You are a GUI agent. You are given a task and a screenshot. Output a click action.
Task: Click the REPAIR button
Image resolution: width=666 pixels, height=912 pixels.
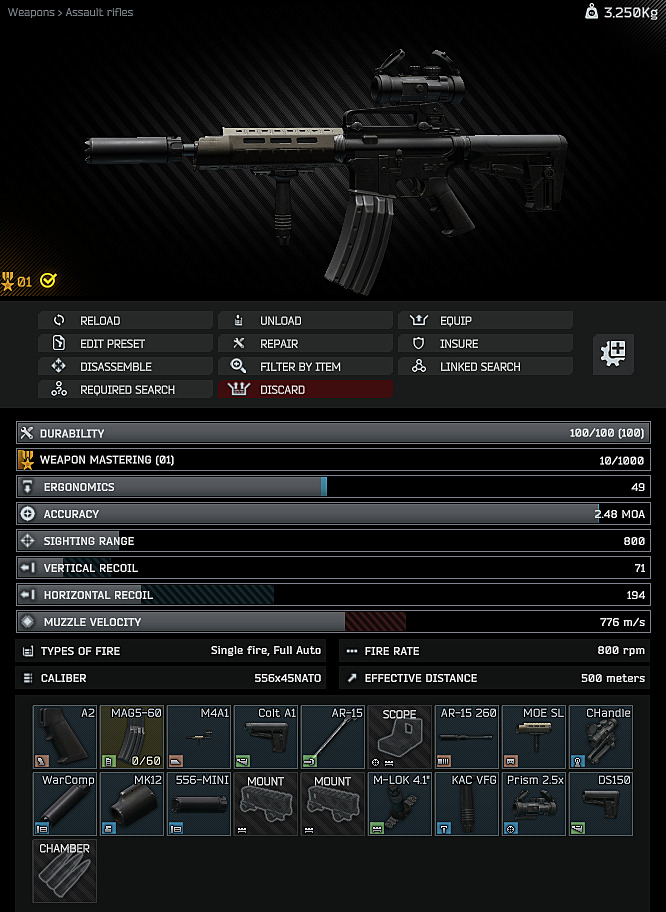[305, 344]
